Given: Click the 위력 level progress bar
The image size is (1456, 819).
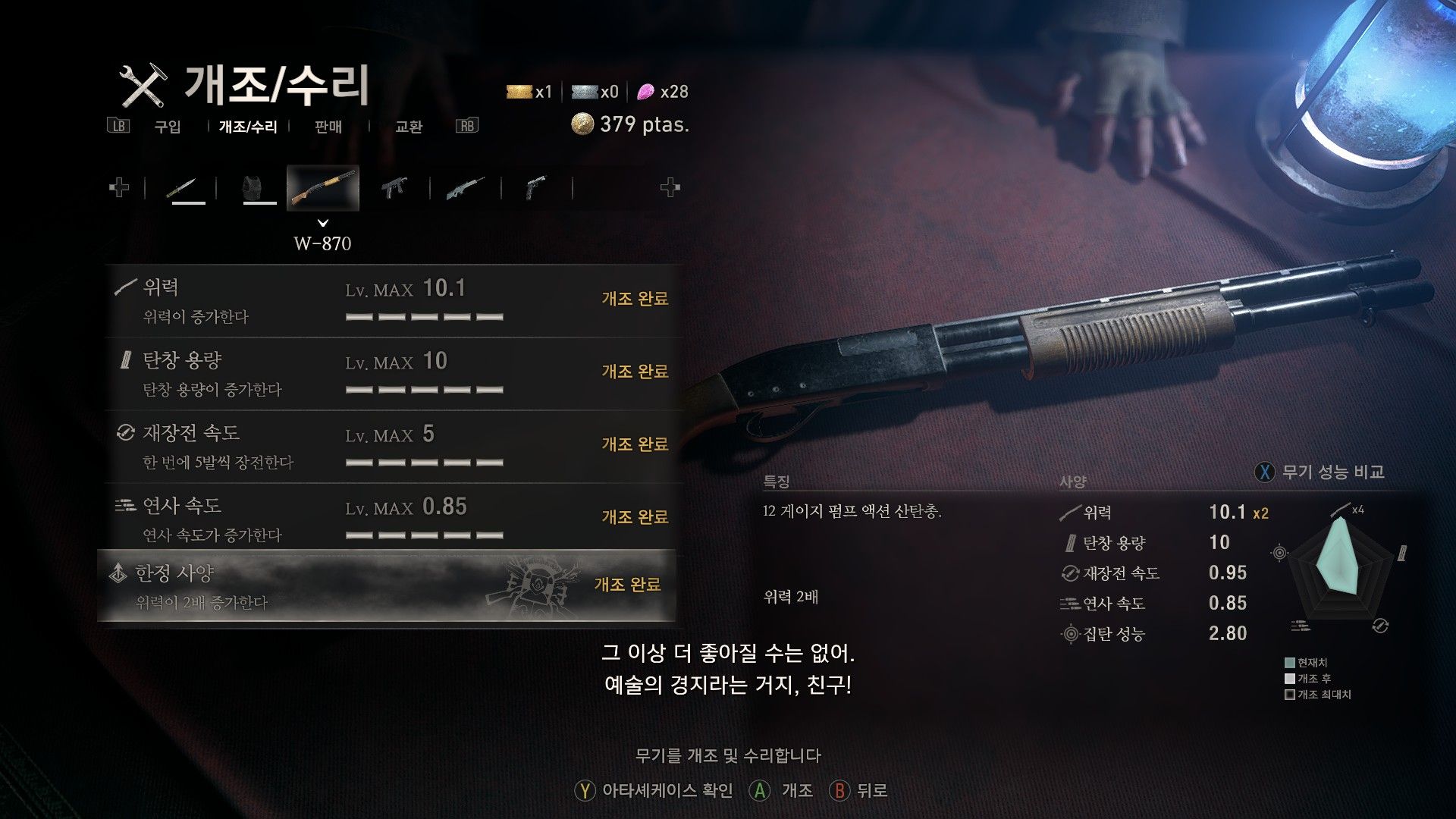Looking at the screenshot, I should 423,317.
